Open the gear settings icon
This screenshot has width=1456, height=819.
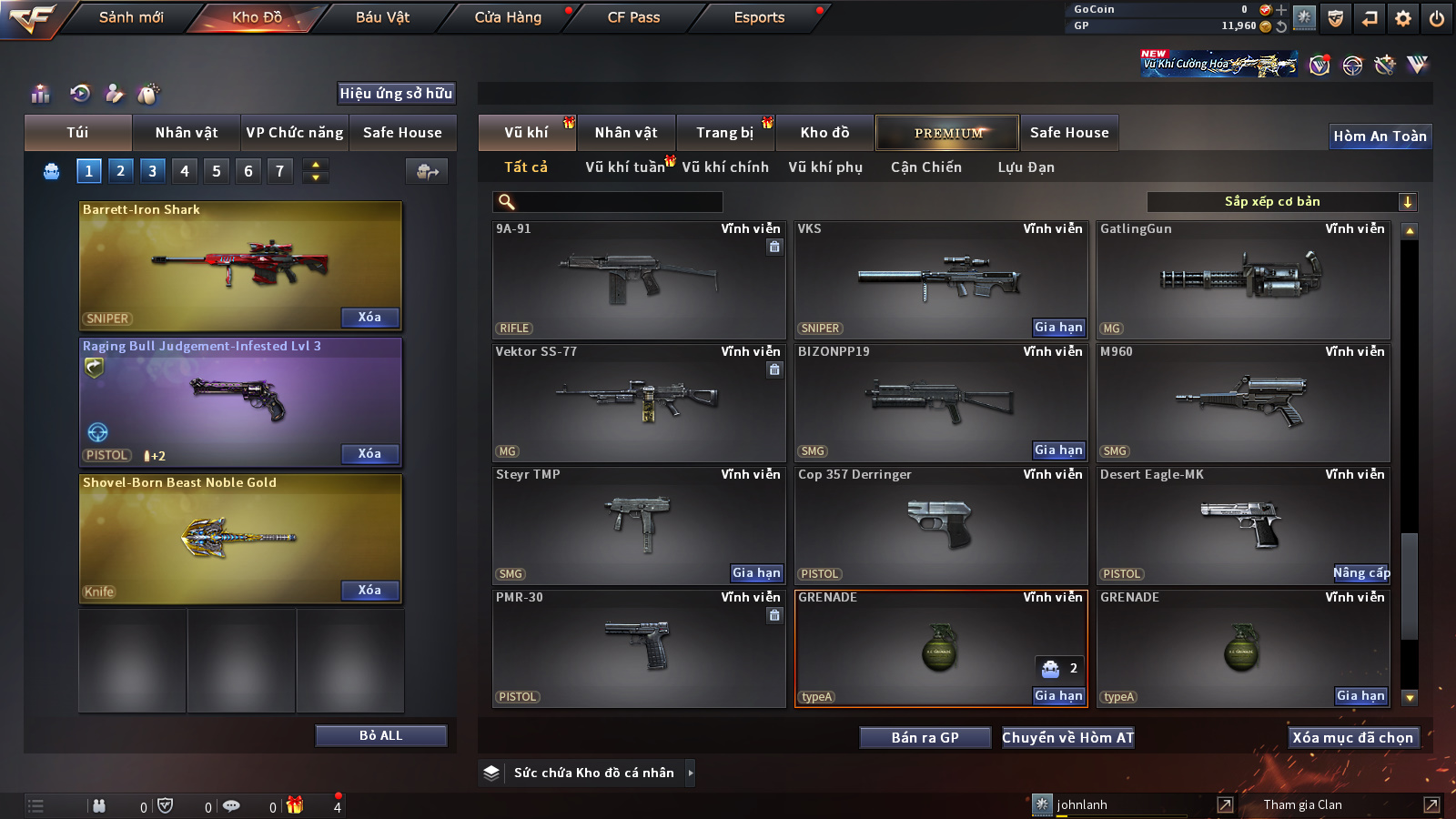[x=1403, y=18]
